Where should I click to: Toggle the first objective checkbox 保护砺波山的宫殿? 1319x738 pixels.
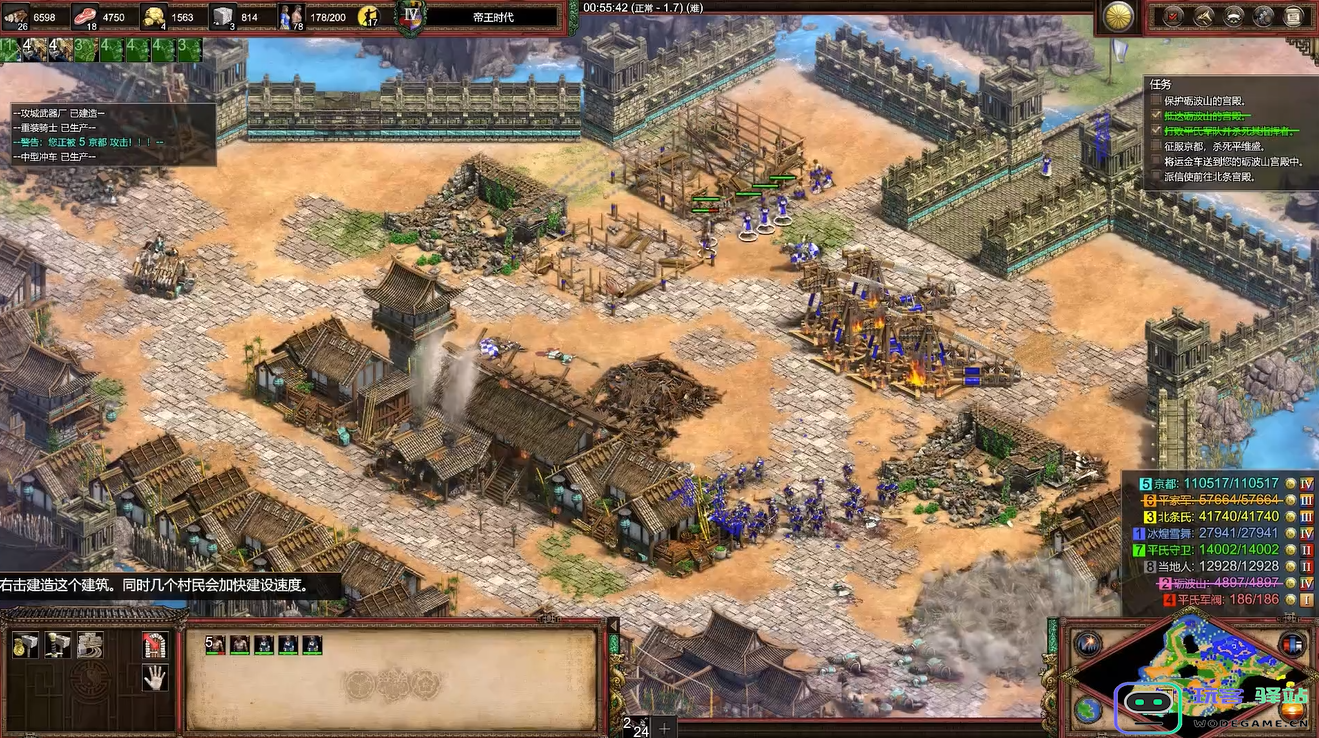coord(1157,101)
